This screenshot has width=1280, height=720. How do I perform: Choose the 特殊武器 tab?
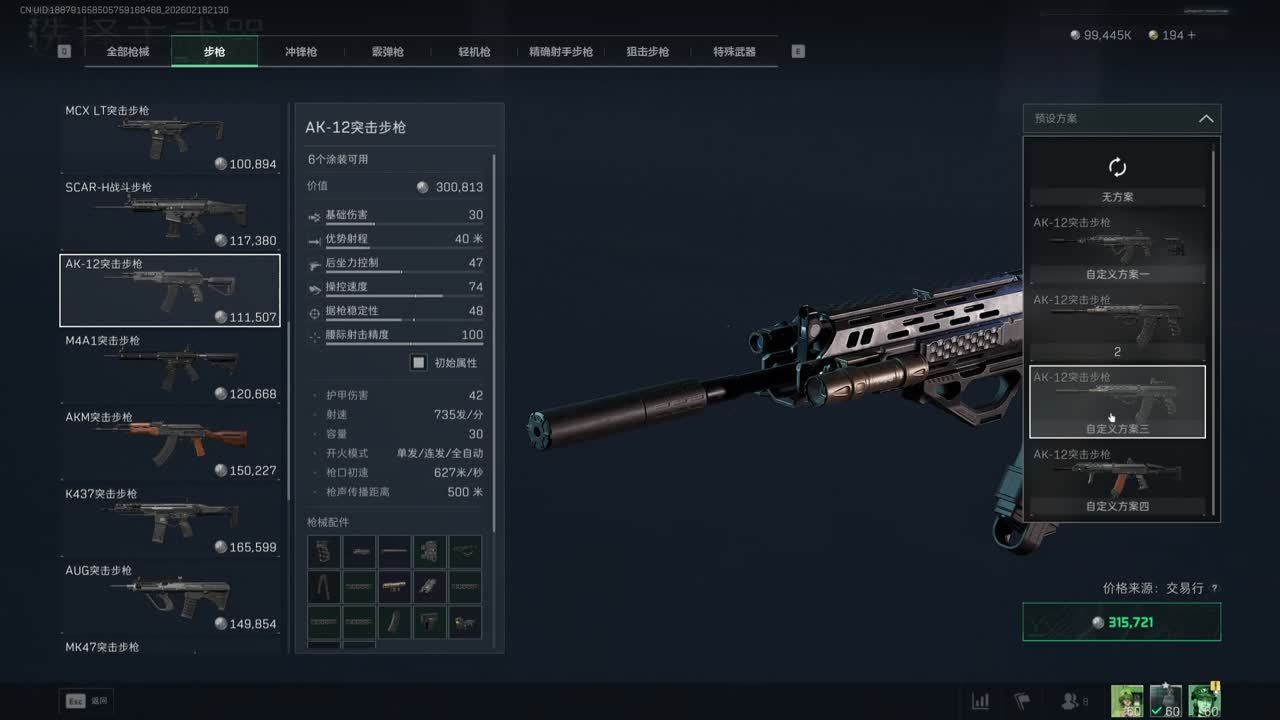click(734, 52)
